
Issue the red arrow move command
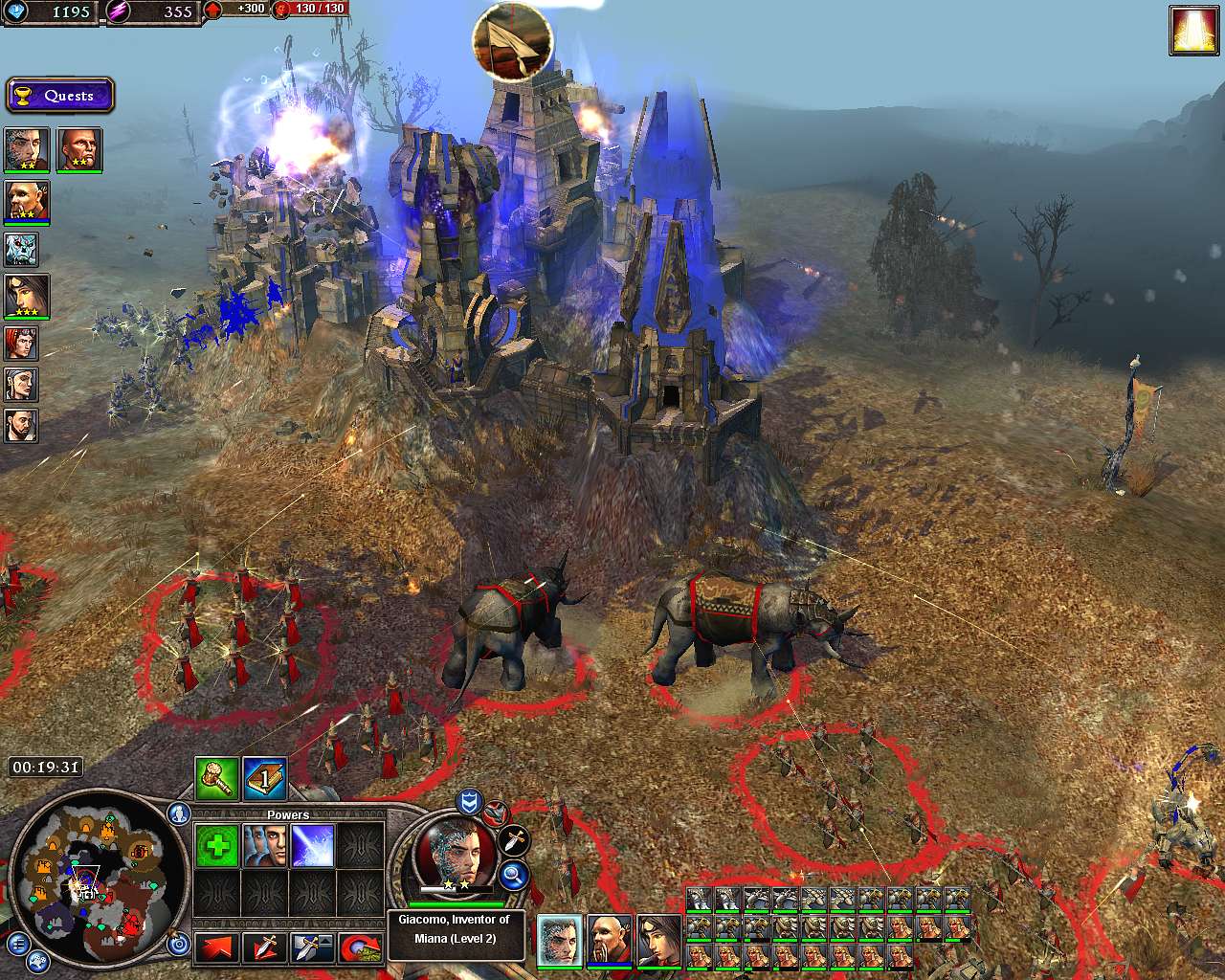216,947
